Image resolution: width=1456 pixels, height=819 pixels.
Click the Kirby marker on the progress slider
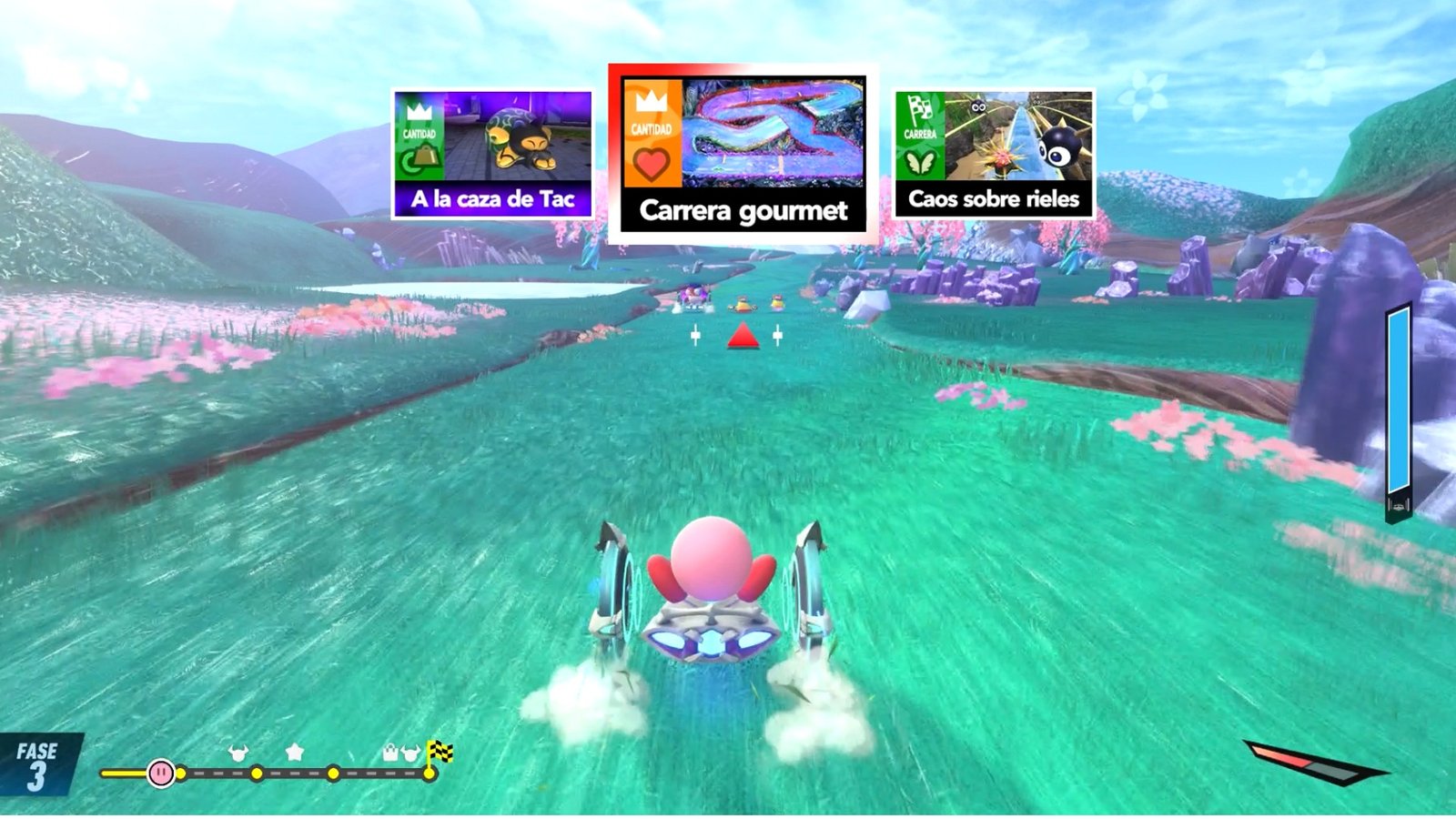[160, 773]
